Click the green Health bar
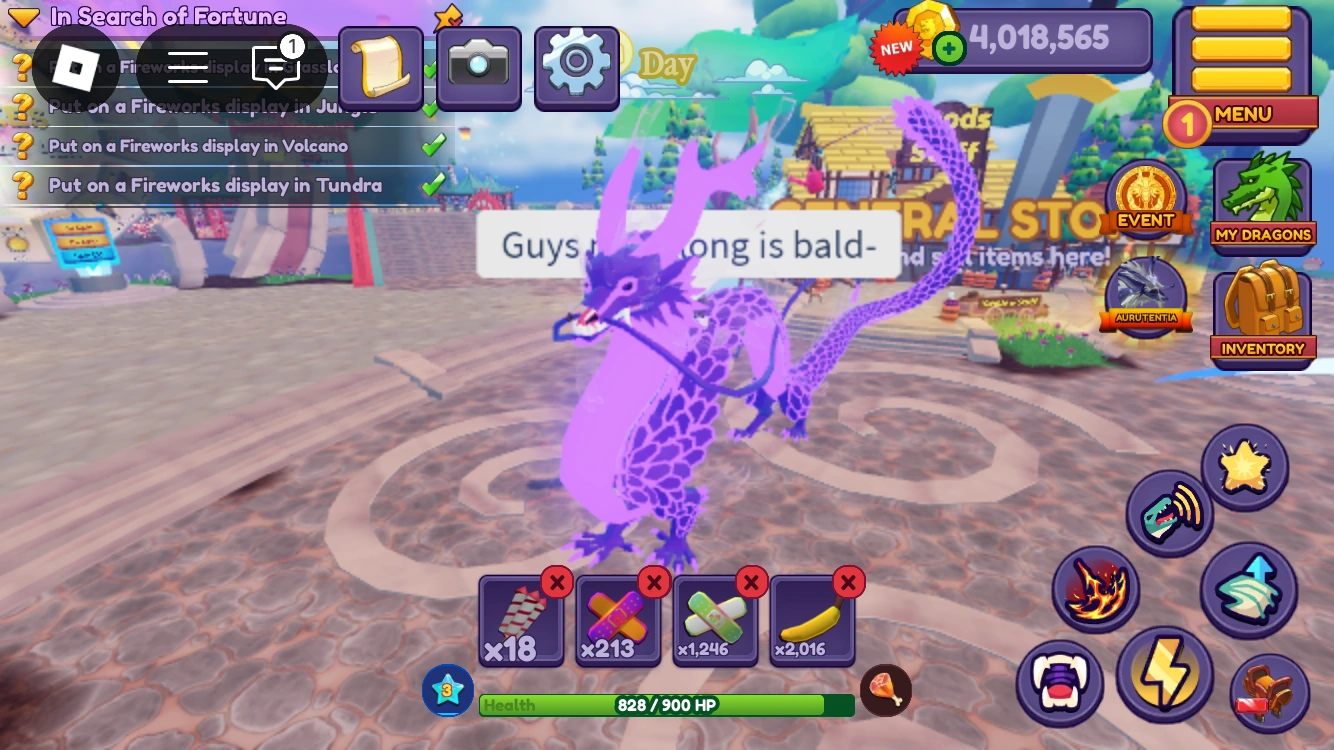The width and height of the screenshot is (1334, 750). [x=667, y=704]
